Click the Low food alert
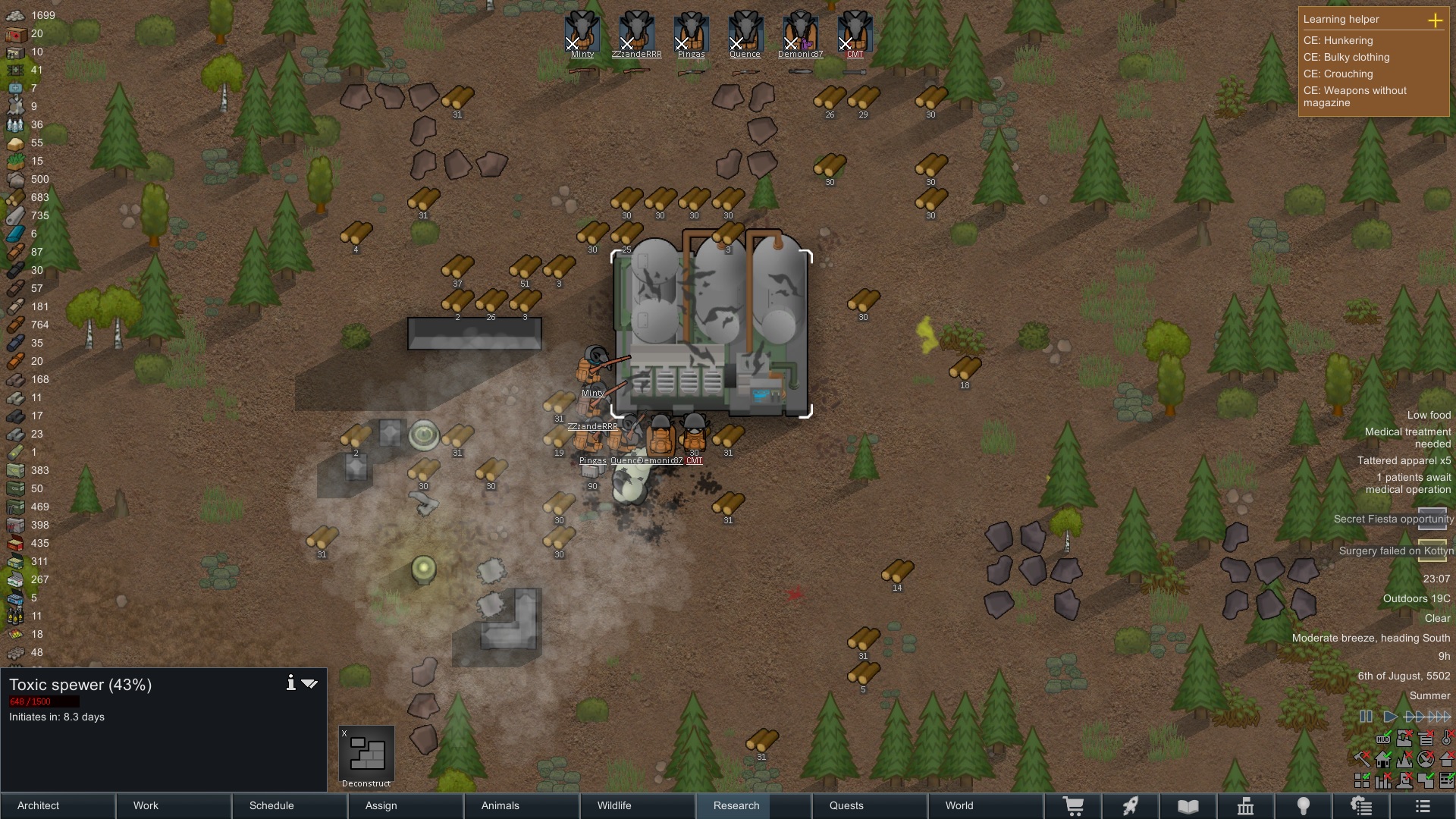1456x819 pixels. point(1429,415)
